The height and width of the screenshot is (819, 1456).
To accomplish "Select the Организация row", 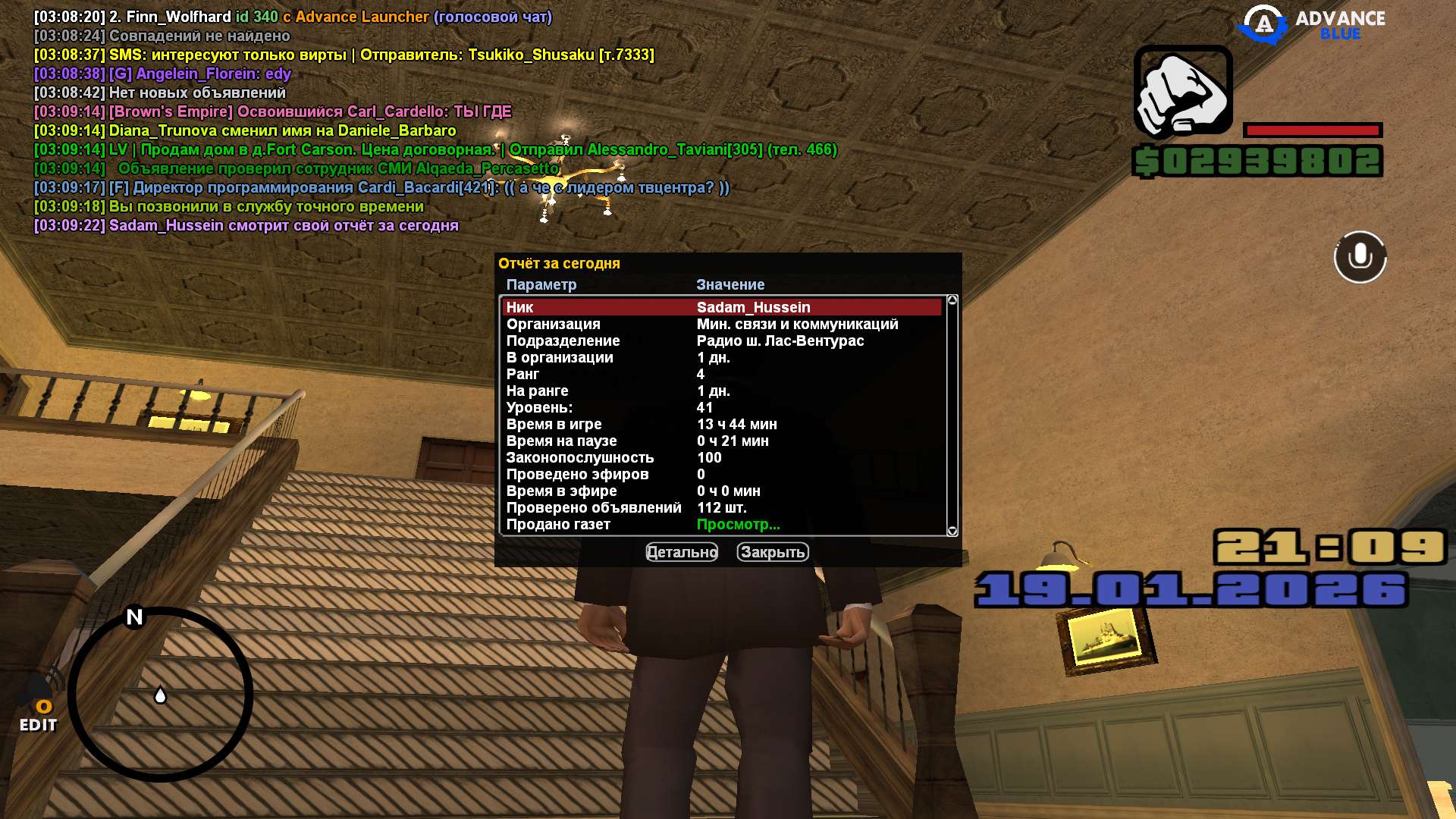I will pos(720,324).
